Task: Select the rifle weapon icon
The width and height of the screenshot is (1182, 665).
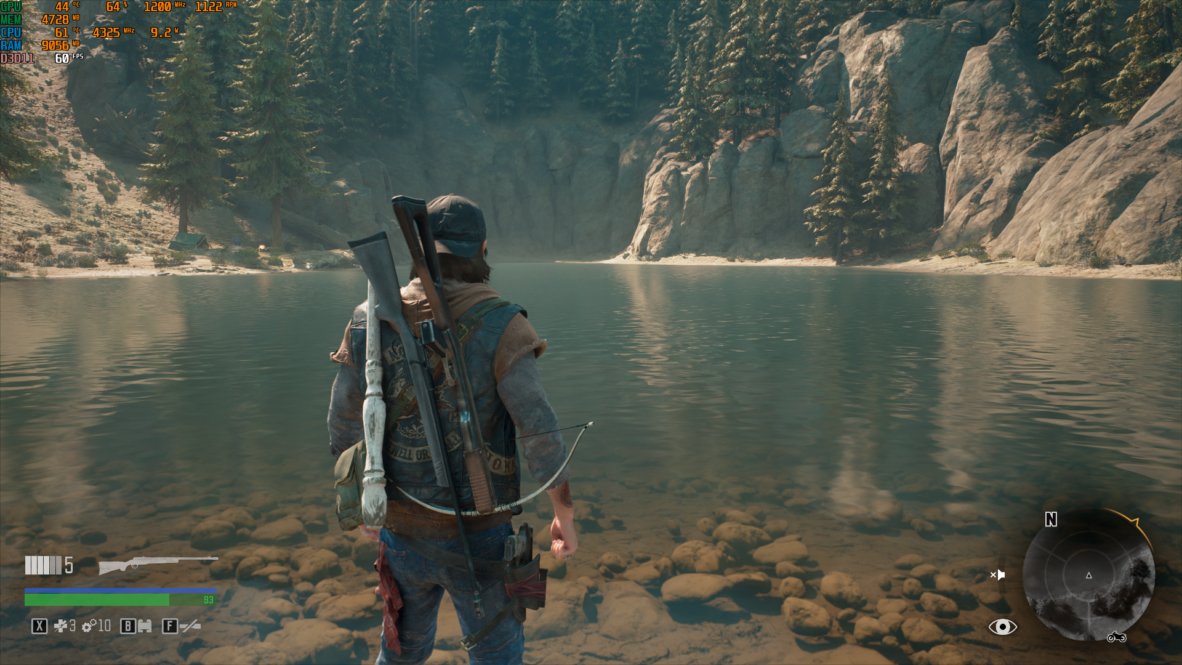Action: click(157, 565)
